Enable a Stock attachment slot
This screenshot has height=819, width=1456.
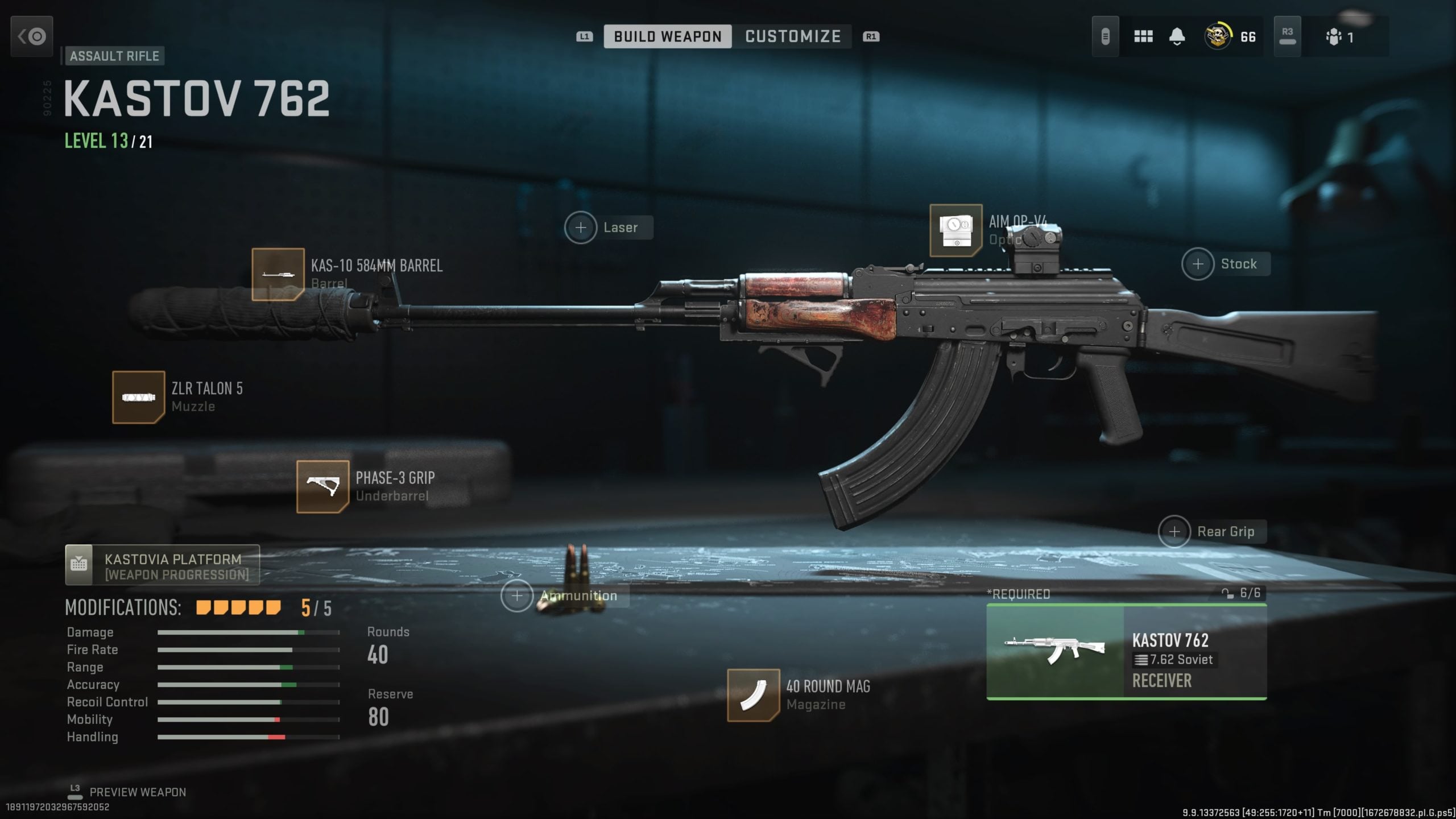coord(1198,263)
